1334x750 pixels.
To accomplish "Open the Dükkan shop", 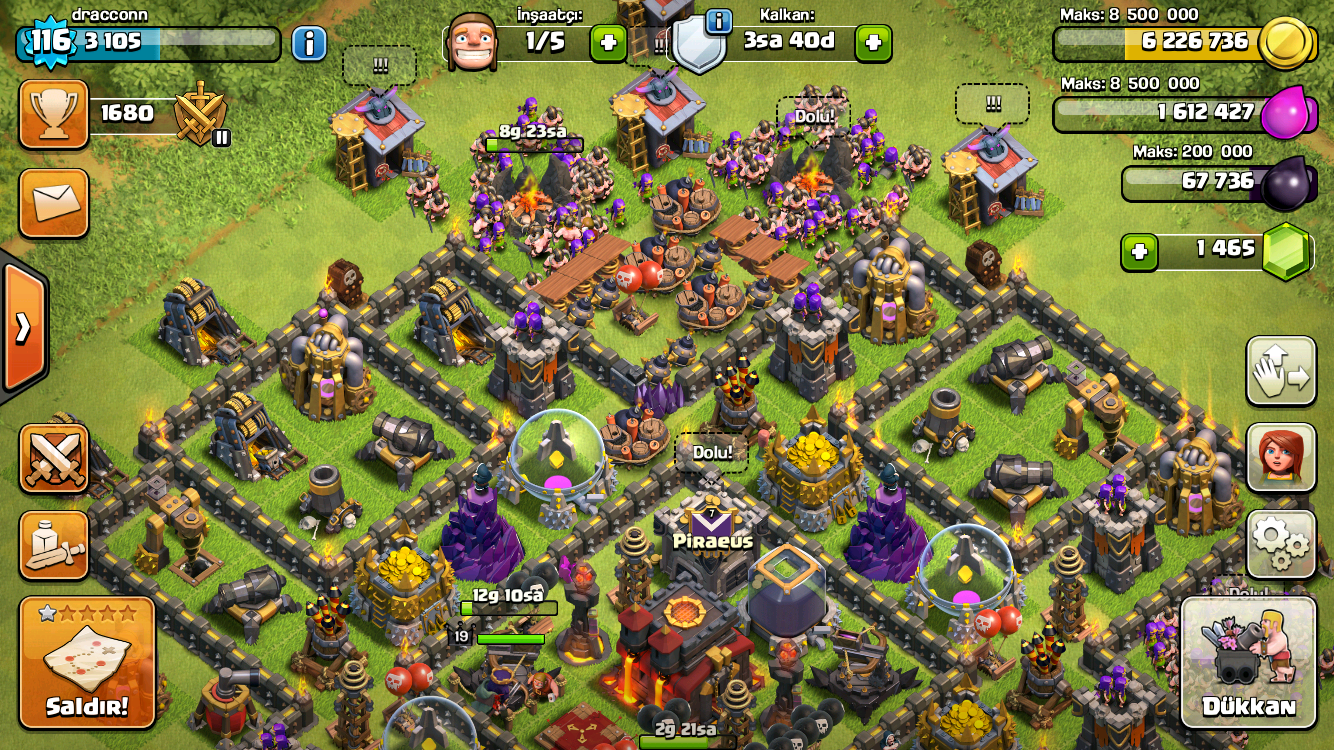I will 1248,662.
